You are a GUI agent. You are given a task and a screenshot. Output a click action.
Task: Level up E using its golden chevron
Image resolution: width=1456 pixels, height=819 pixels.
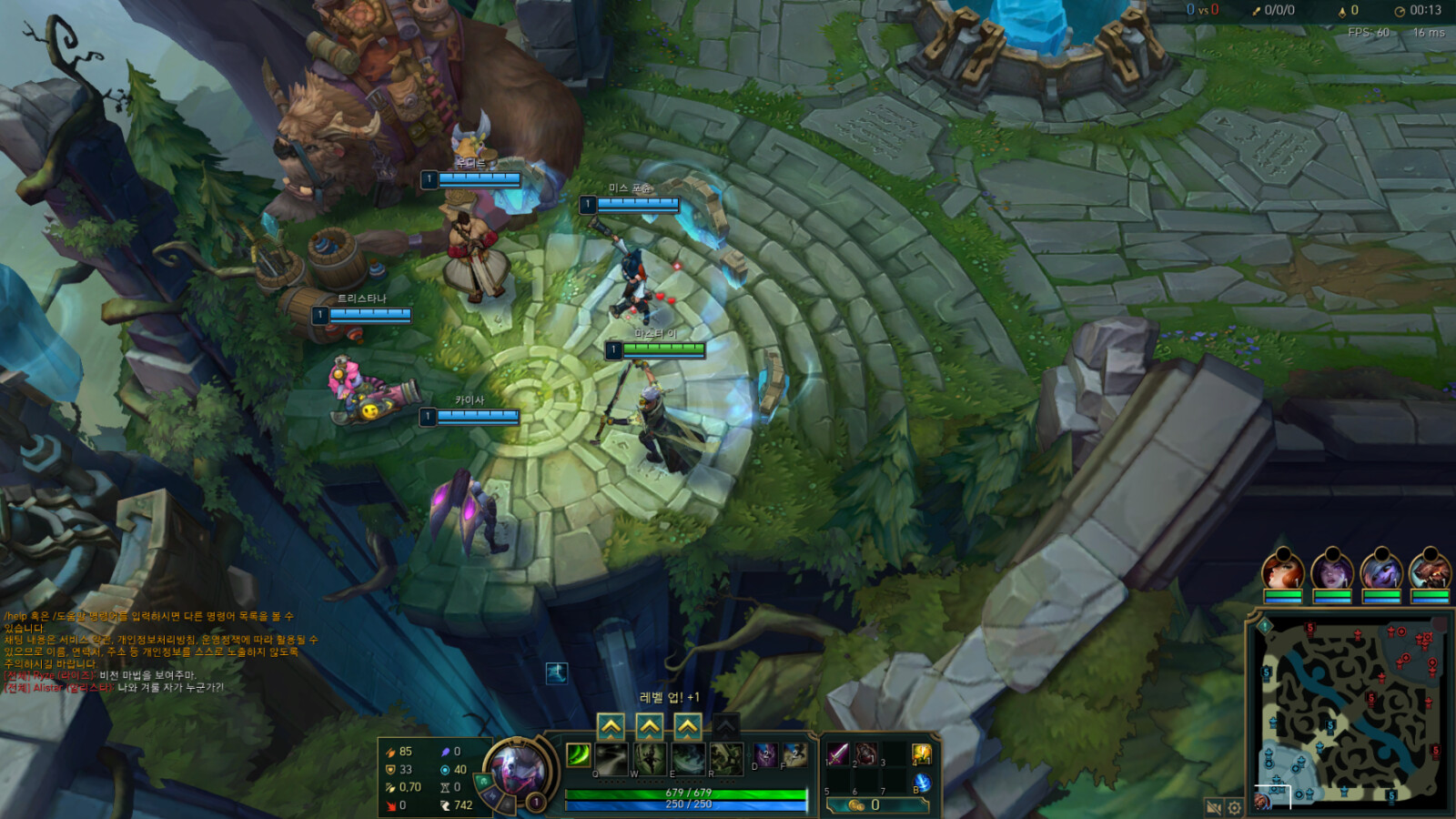click(688, 724)
